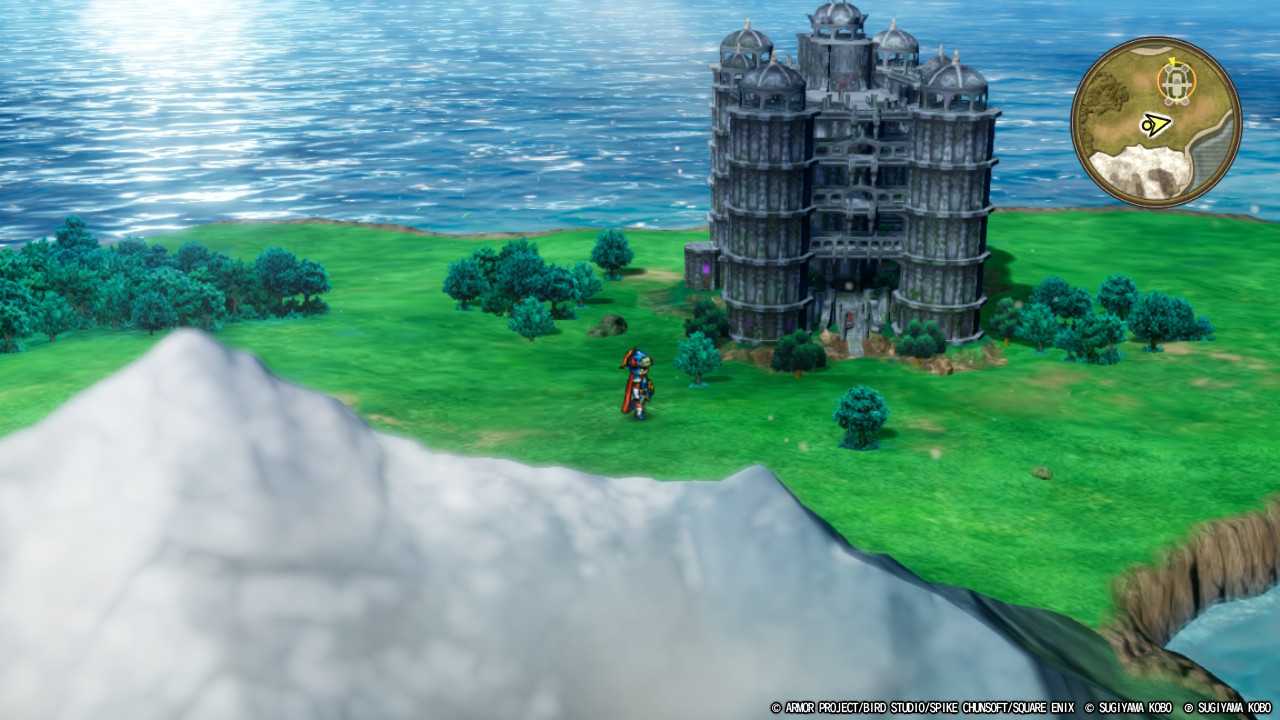Select the yellow exclamation marker above the minimap castle
This screenshot has width=1280, height=720.
point(1173,60)
